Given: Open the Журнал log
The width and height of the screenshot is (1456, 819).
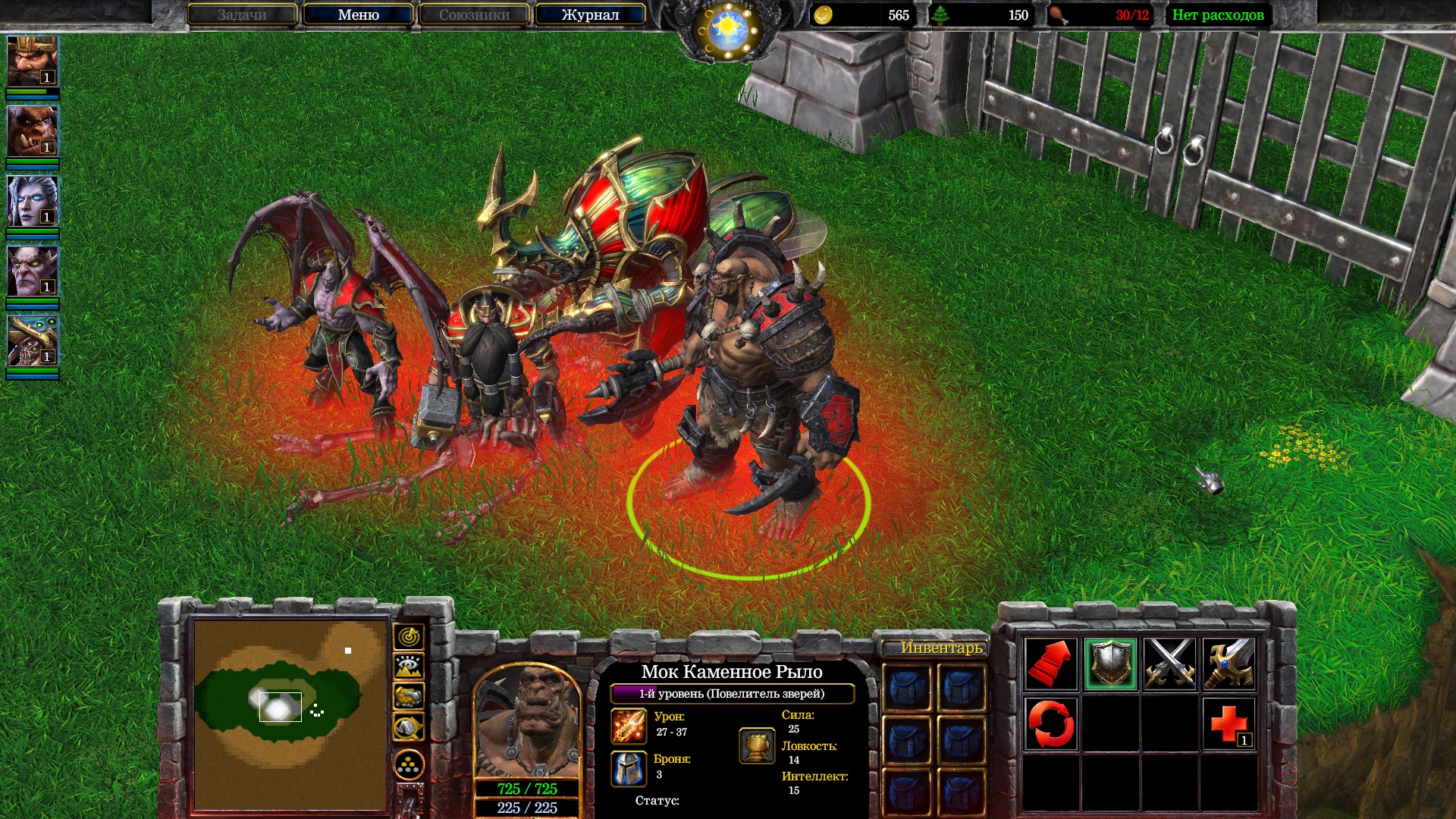Looking at the screenshot, I should (590, 15).
